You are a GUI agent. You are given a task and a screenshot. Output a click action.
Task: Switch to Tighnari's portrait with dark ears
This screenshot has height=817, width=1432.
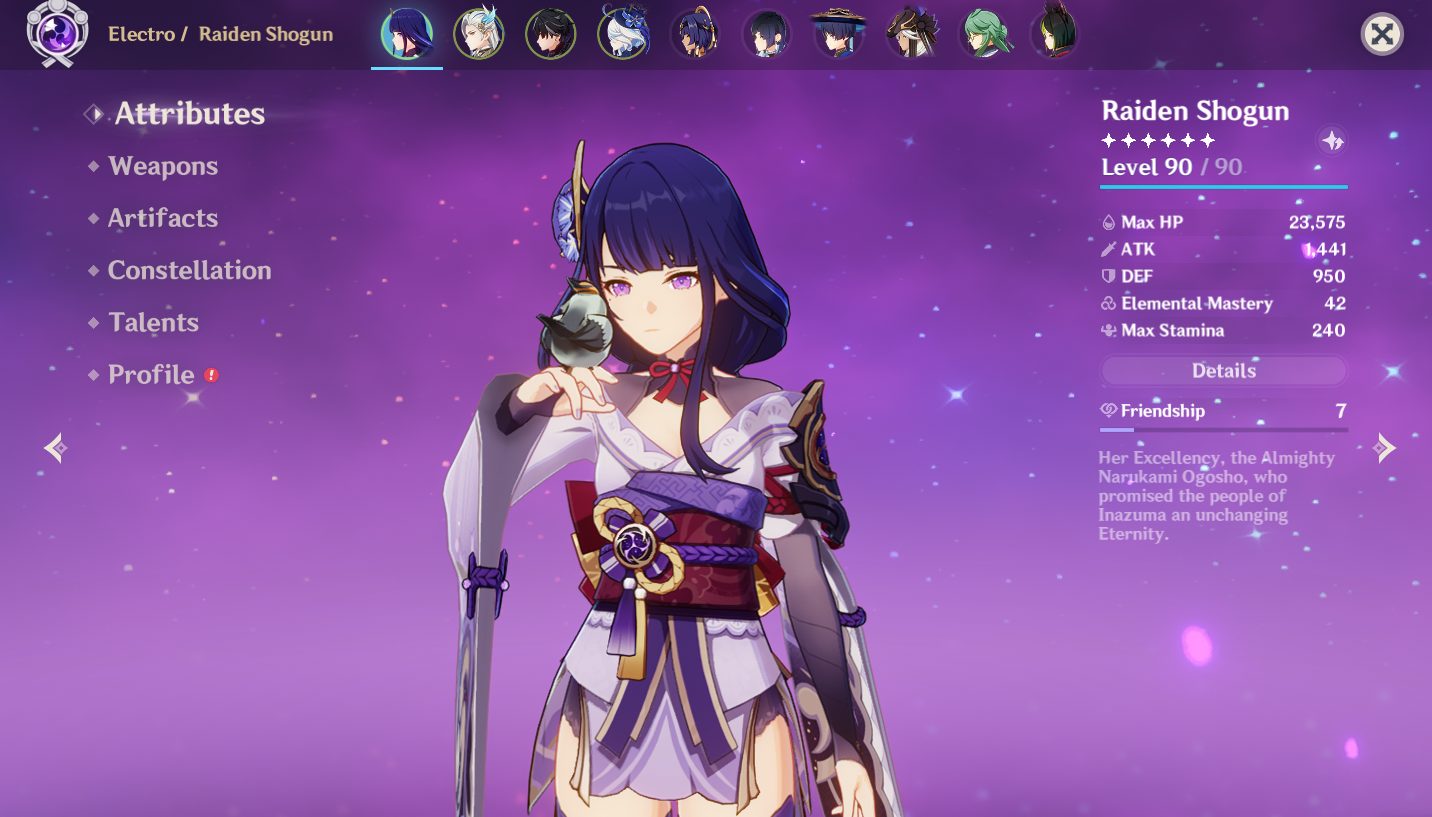pos(1055,35)
